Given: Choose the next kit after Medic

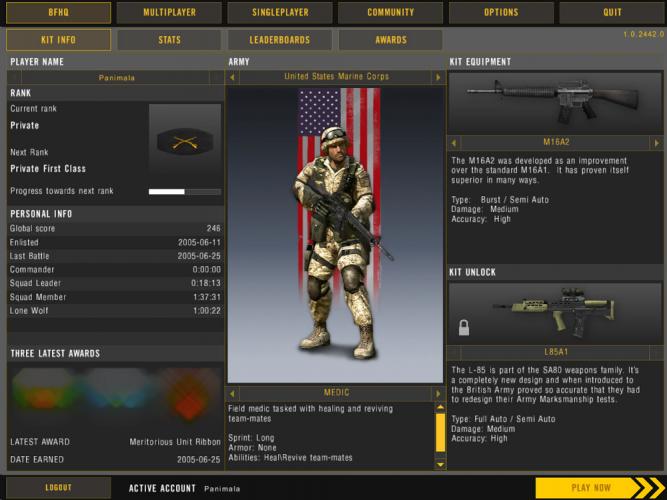Looking at the screenshot, I should (x=437, y=393).
